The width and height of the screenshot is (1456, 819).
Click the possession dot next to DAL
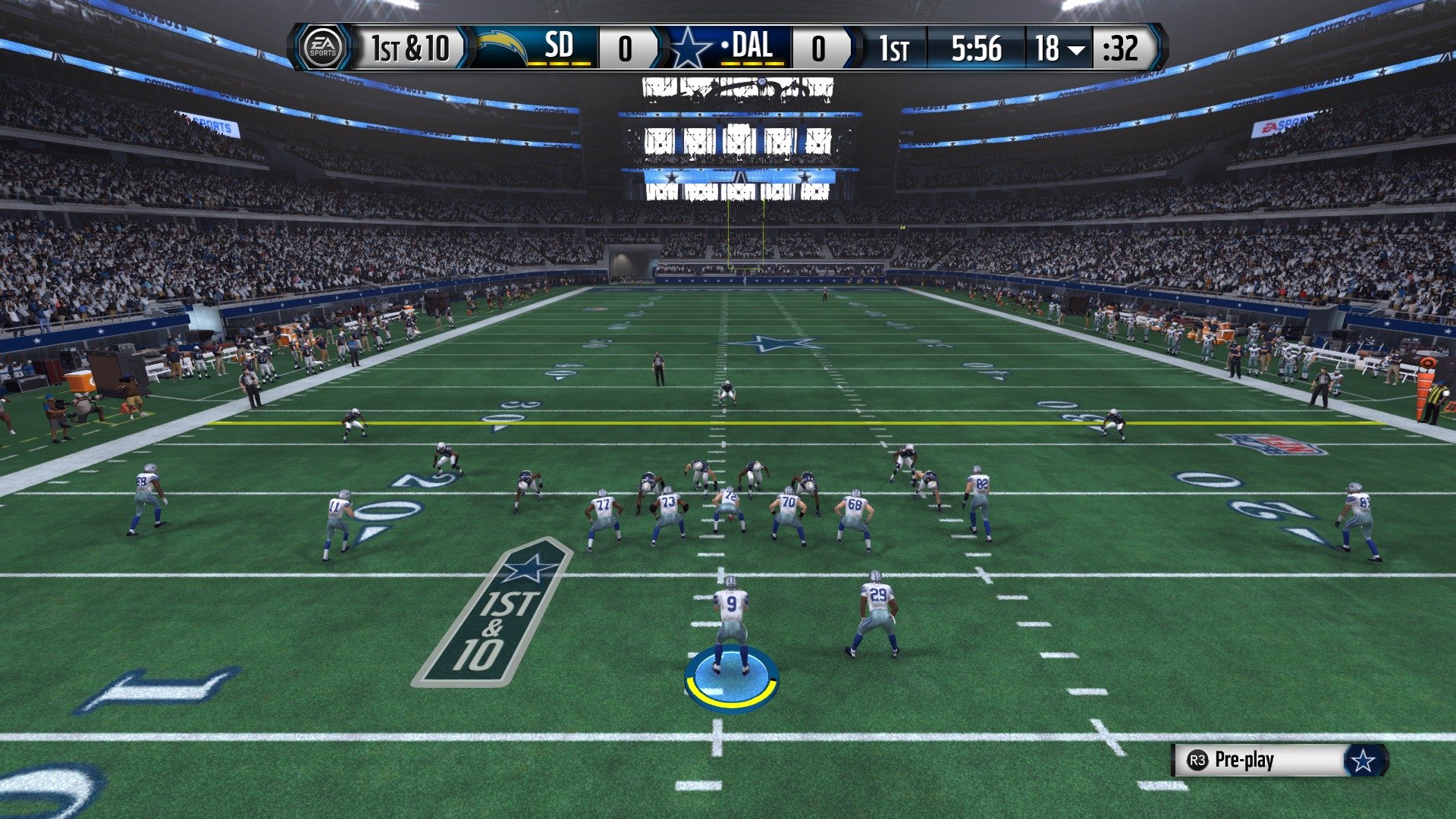point(725,47)
